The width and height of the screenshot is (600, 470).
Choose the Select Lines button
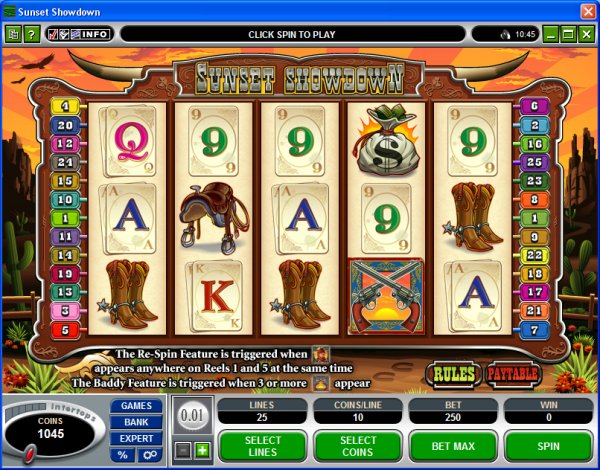point(263,446)
